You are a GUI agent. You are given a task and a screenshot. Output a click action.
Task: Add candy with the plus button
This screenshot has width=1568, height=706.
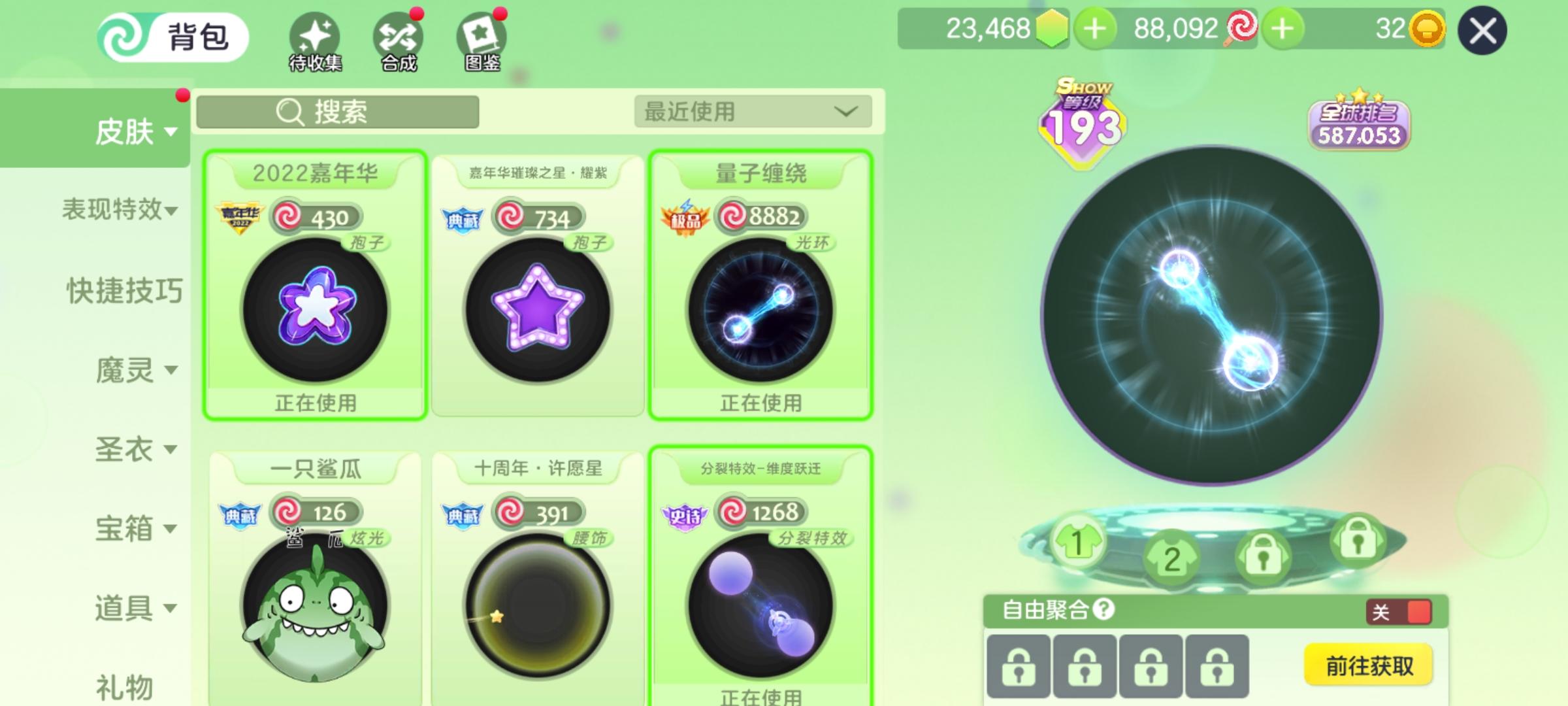(x=1284, y=27)
